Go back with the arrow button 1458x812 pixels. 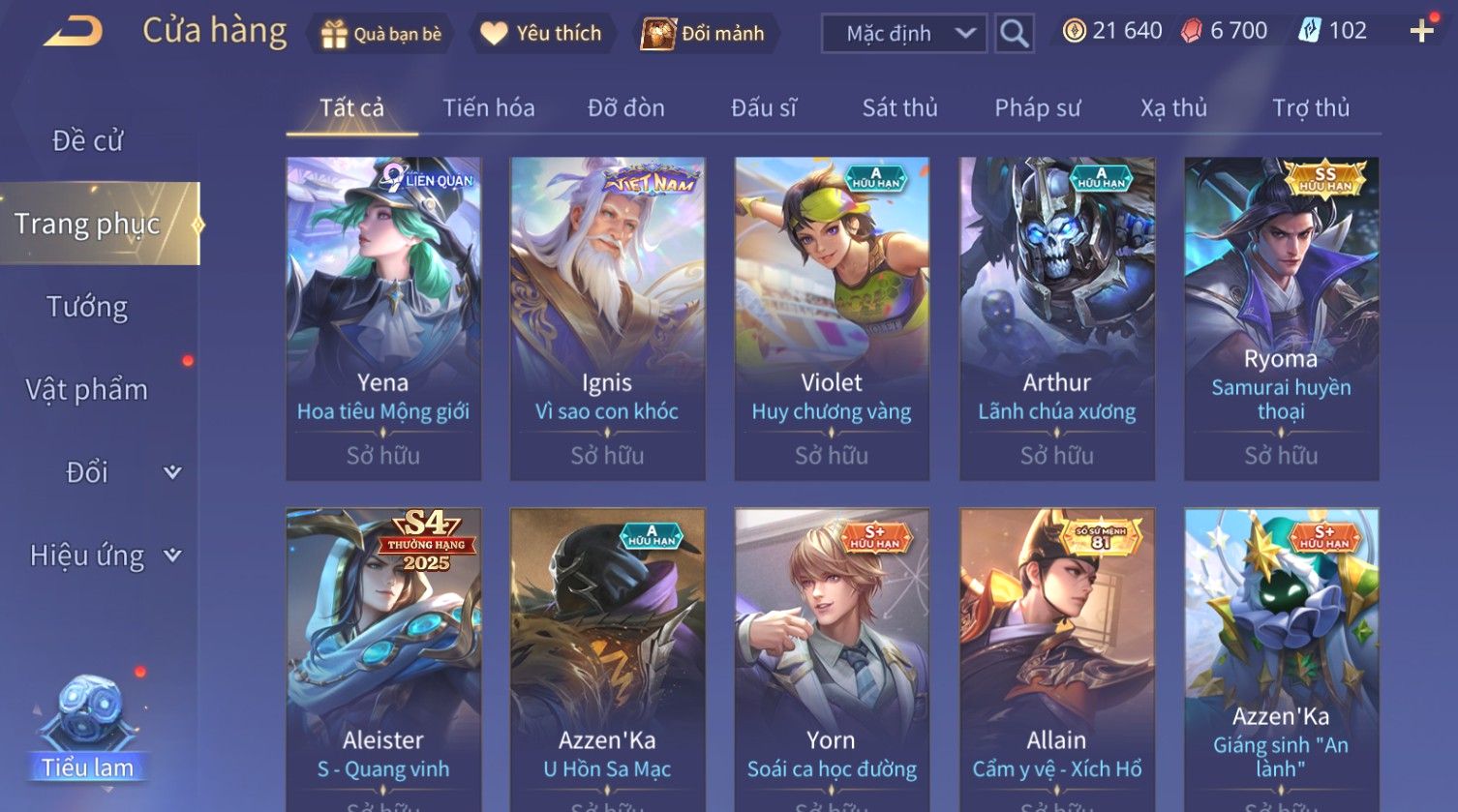click(x=73, y=32)
